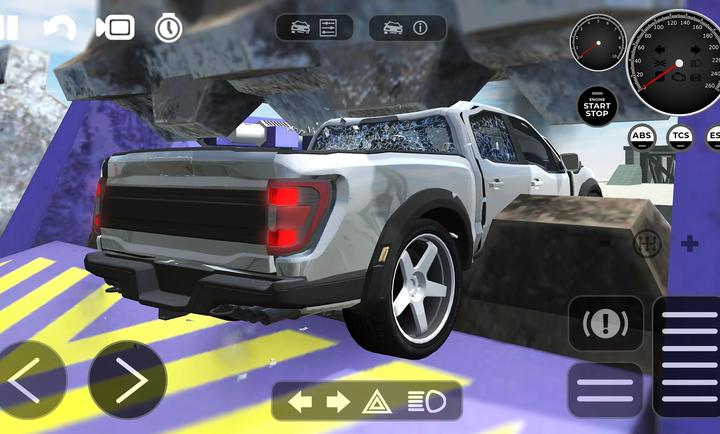Engage the handbrake button

tap(605, 324)
